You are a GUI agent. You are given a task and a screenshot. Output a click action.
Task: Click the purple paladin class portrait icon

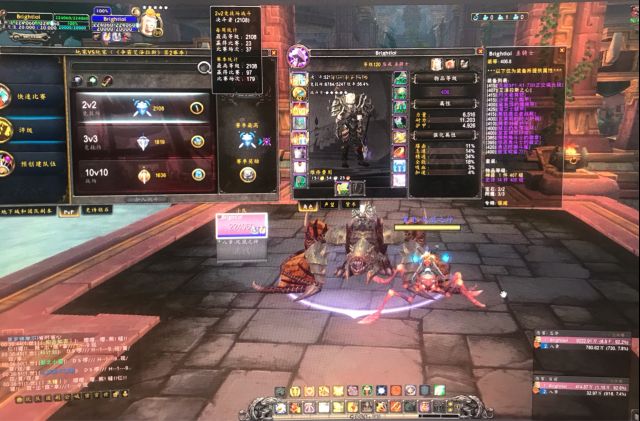coord(299,55)
